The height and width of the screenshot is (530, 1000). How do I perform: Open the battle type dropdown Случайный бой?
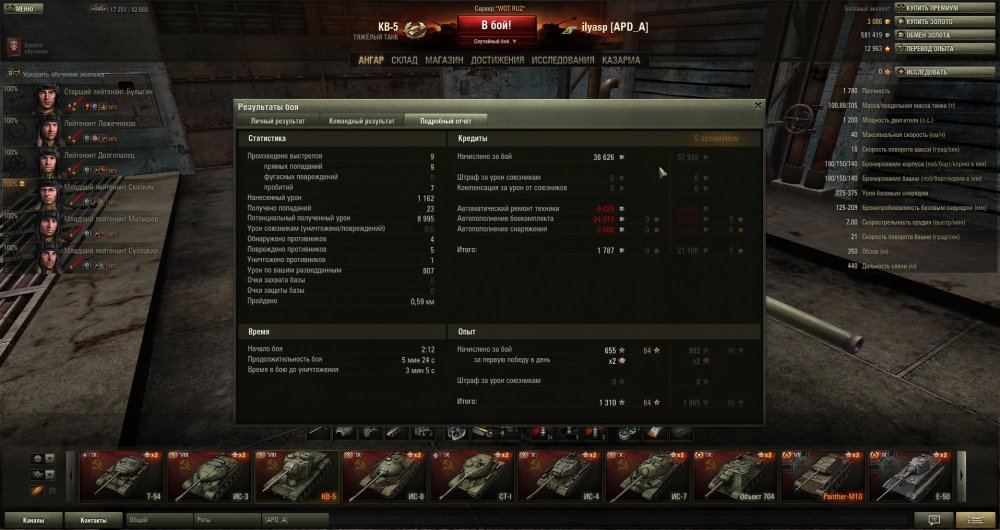point(499,41)
